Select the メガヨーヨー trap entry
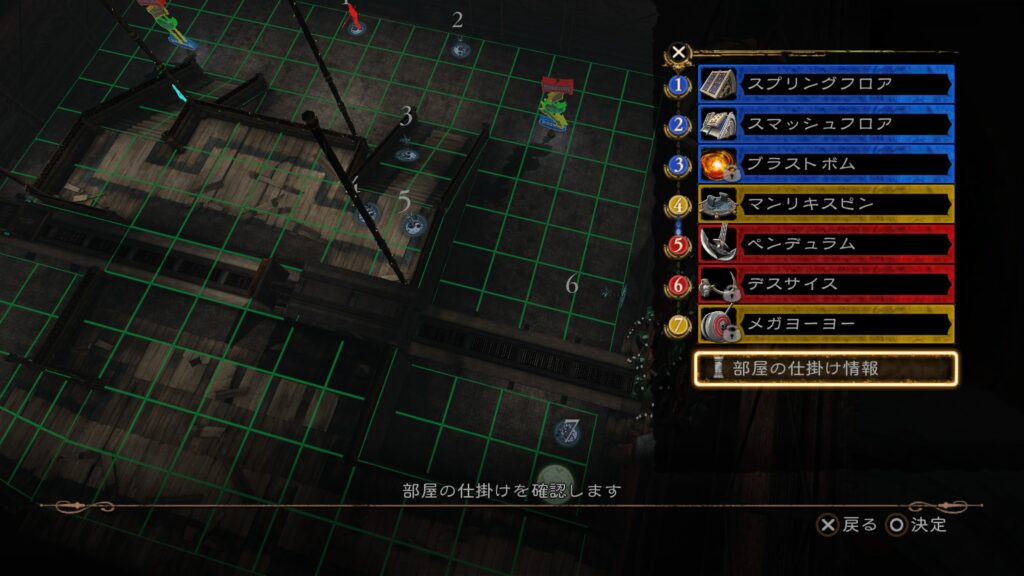Screen dimensions: 1024x576 tap(825, 324)
